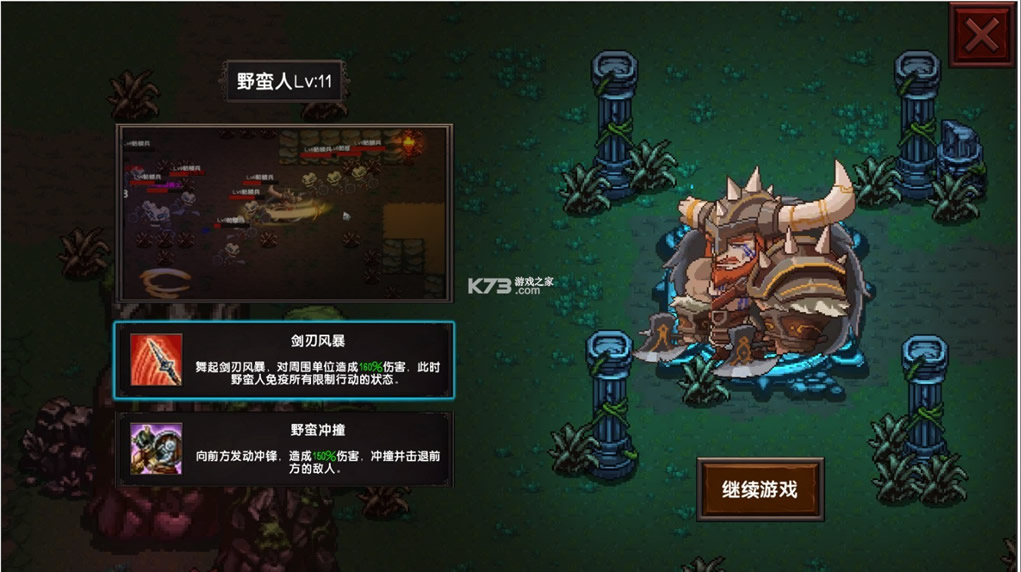Close the barbarian info screen
Image resolution: width=1021 pixels, height=572 pixels.
click(x=981, y=37)
